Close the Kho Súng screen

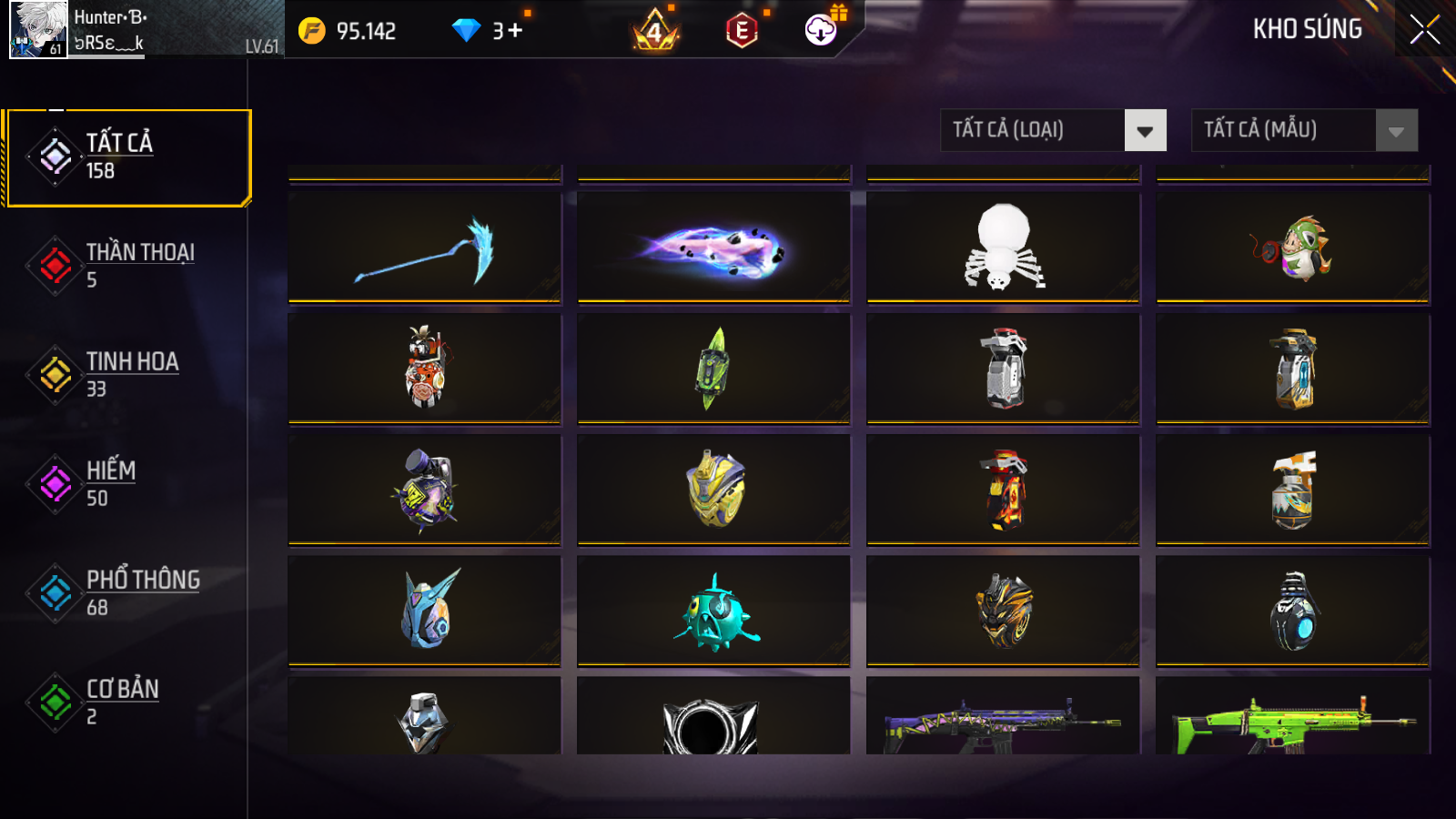pyautogui.click(x=1424, y=29)
